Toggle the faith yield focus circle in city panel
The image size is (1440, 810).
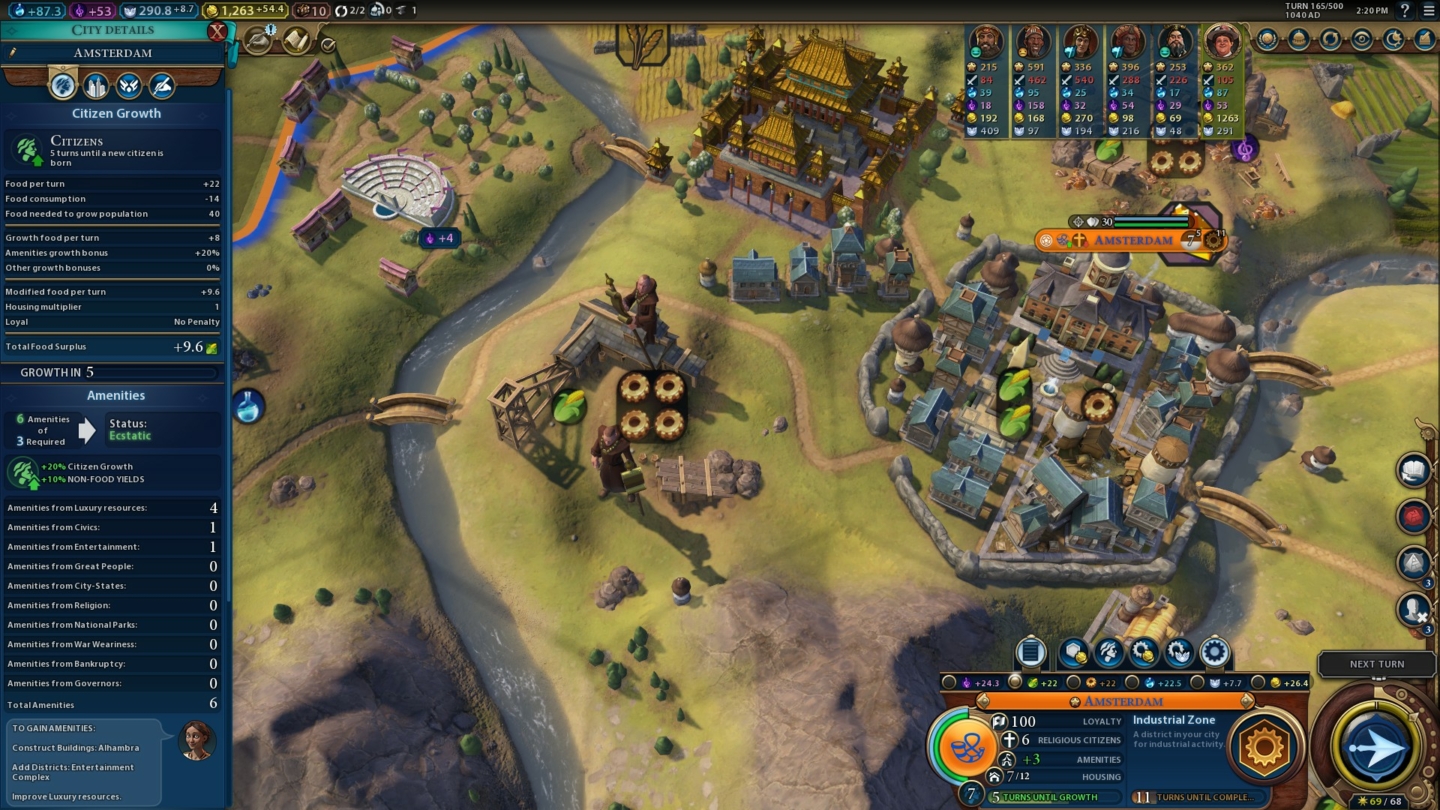point(949,680)
